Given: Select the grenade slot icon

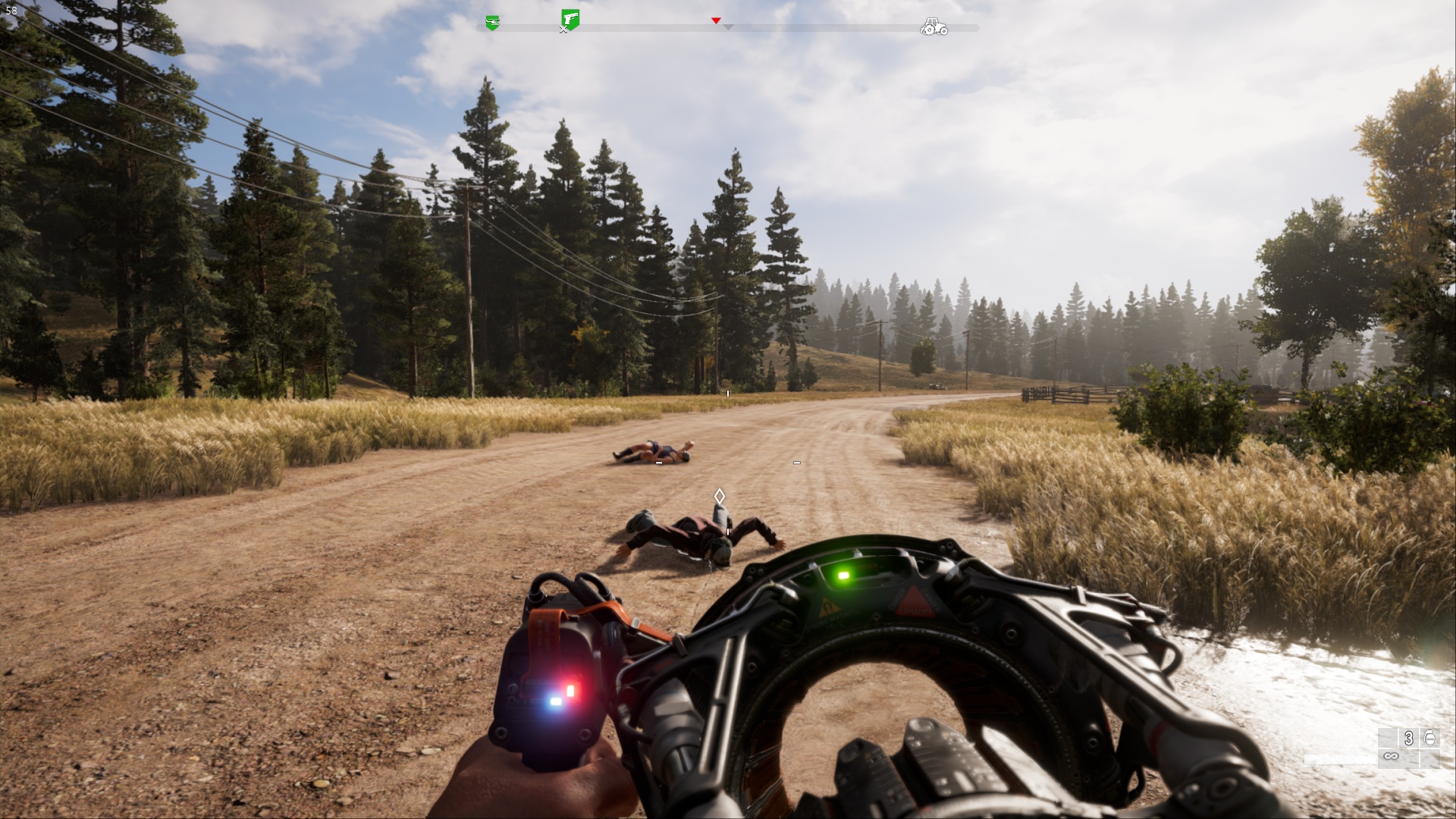Looking at the screenshot, I should point(1429,737).
